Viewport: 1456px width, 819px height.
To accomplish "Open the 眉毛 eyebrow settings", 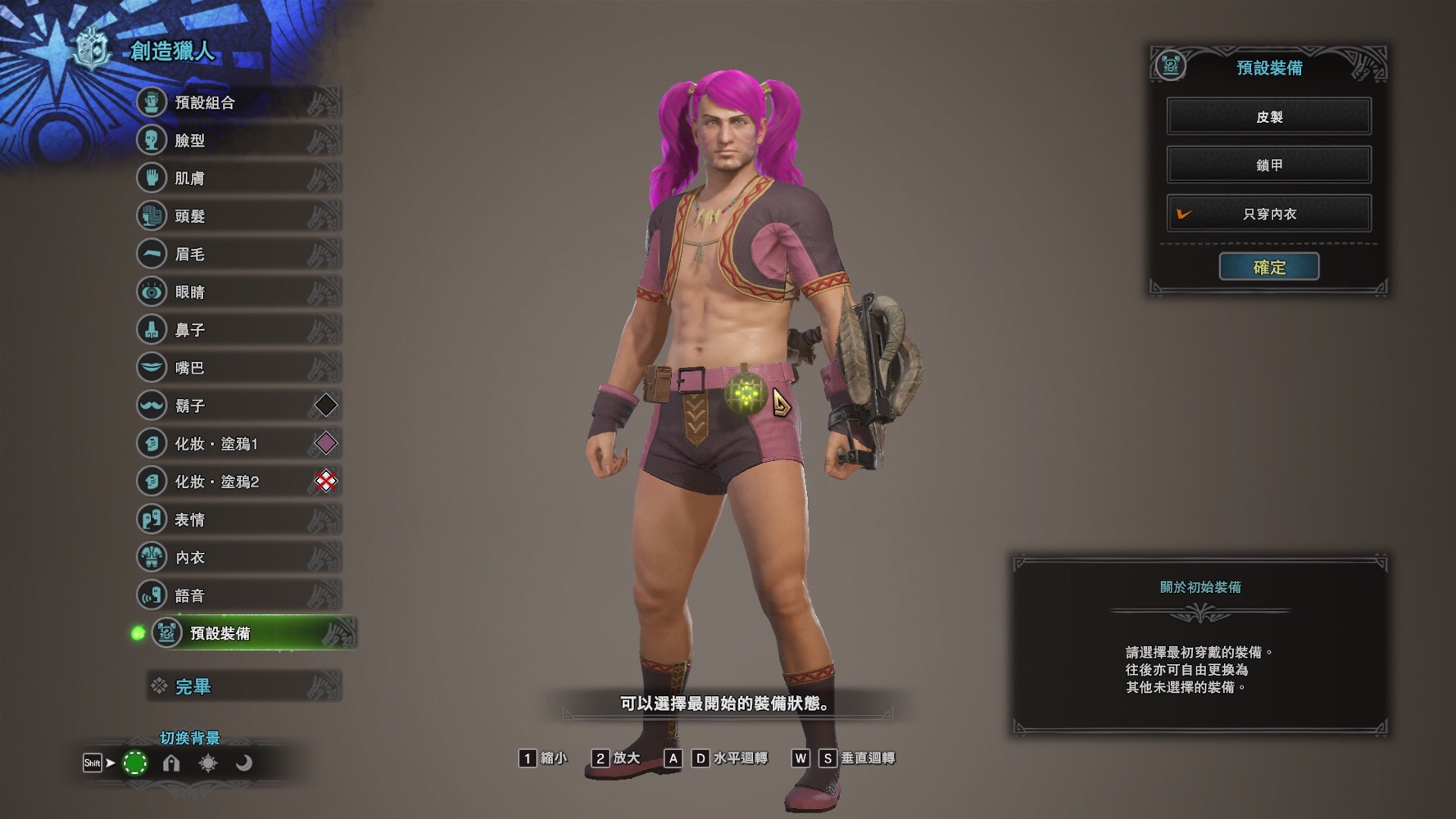I will 238,254.
